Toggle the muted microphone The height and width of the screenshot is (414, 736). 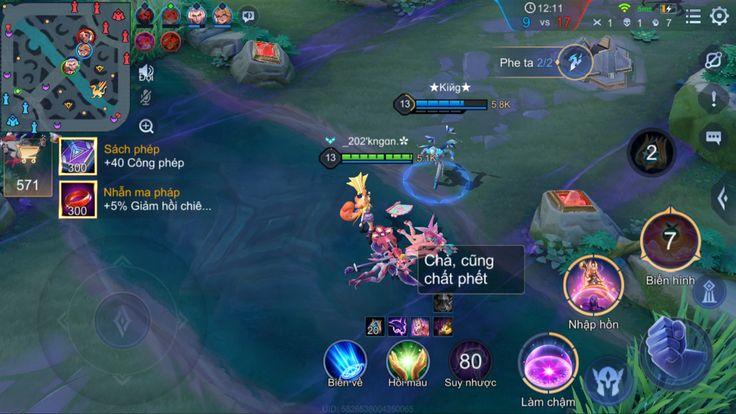(x=146, y=98)
